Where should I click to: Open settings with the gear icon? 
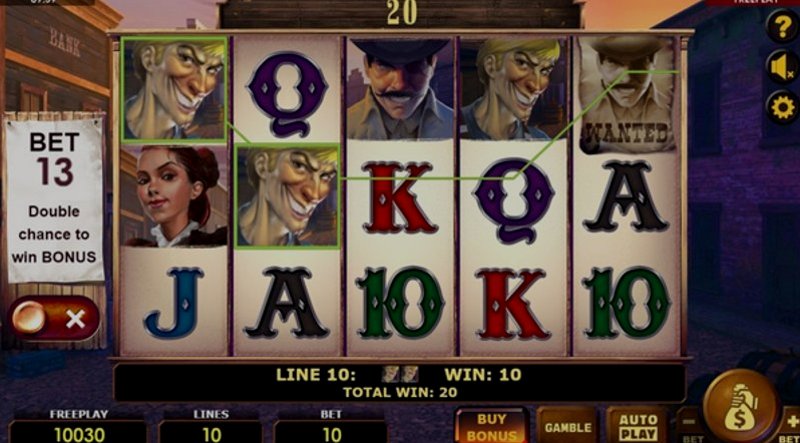coord(781,106)
